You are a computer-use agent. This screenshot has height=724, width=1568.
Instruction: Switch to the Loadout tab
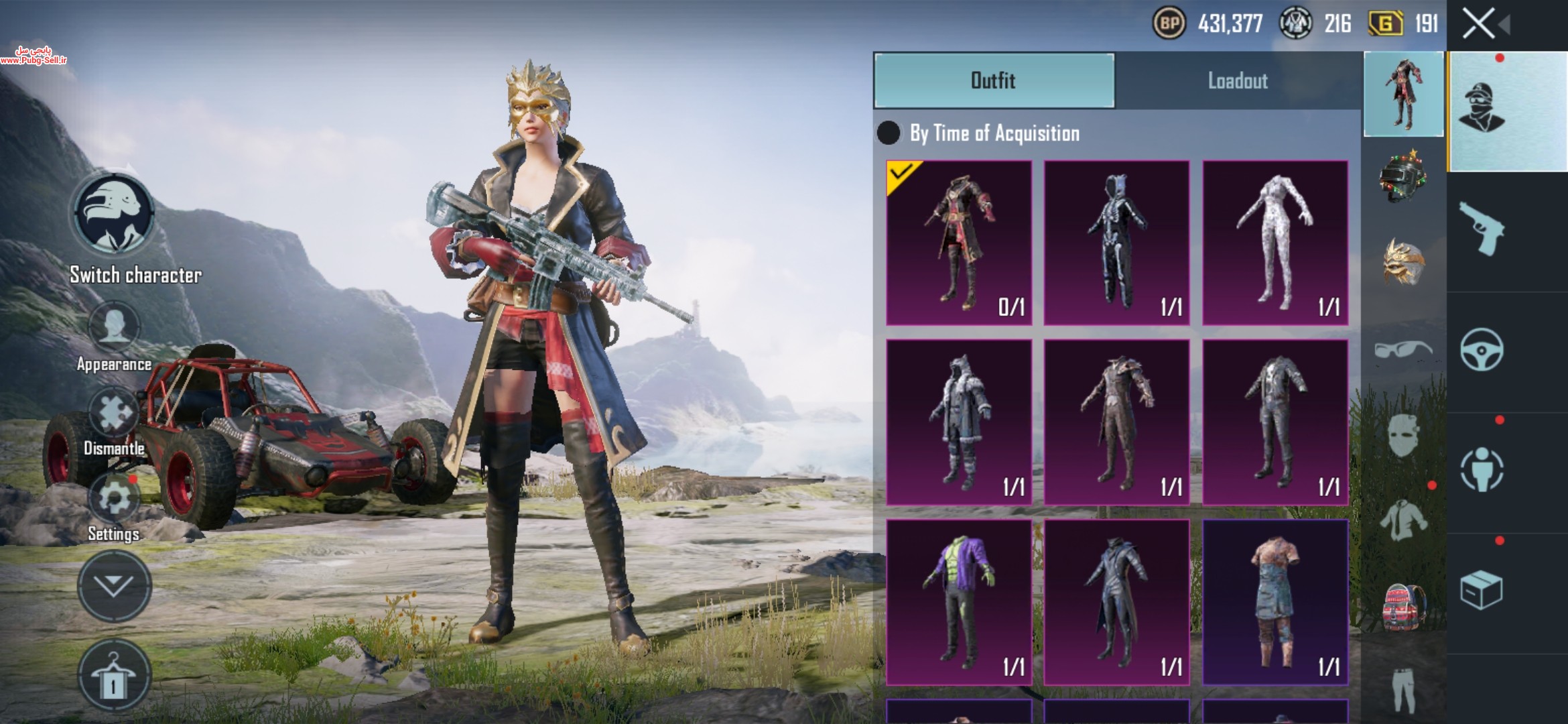click(1238, 80)
